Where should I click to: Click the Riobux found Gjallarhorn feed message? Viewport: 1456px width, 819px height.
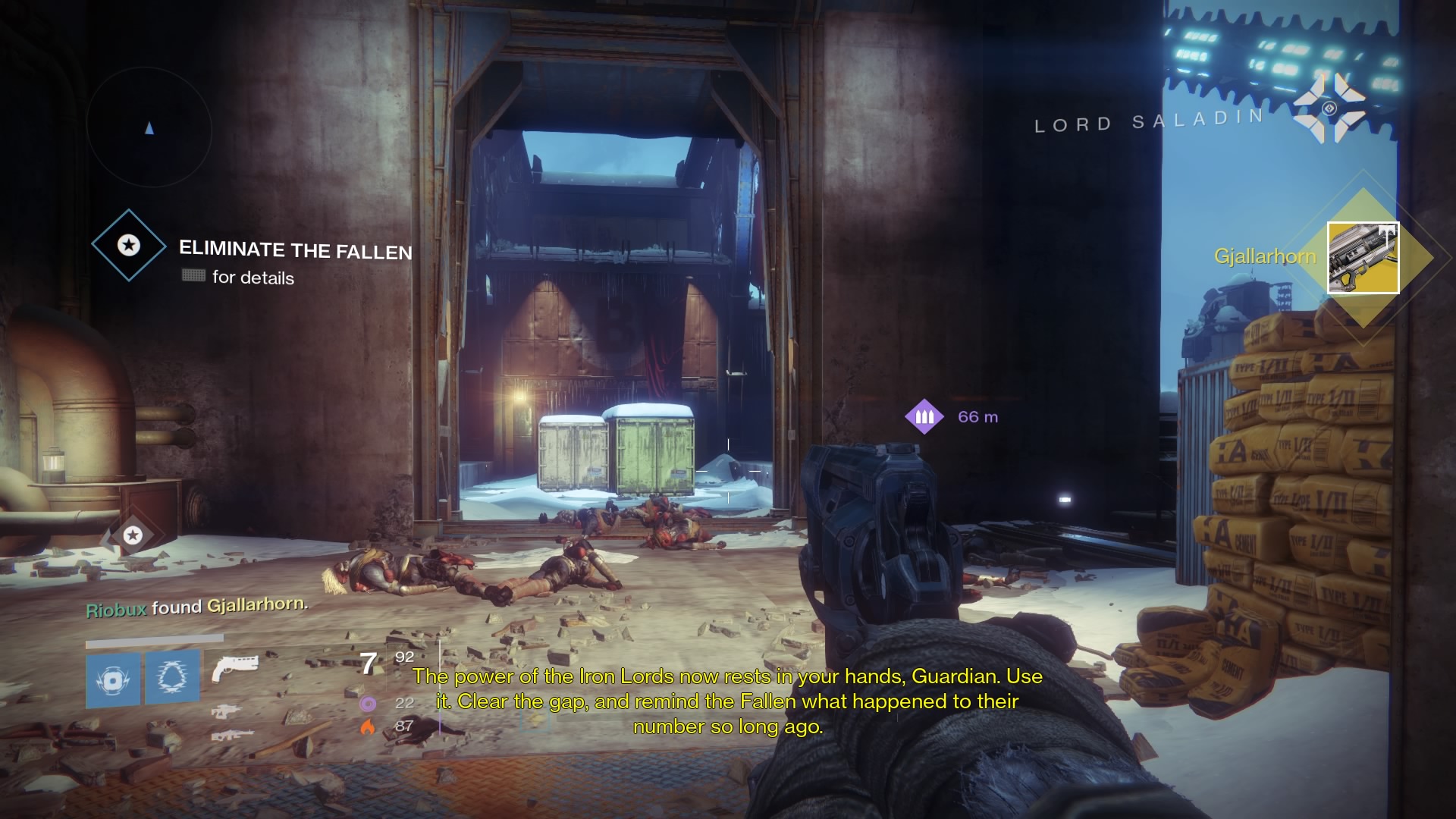coord(196,607)
